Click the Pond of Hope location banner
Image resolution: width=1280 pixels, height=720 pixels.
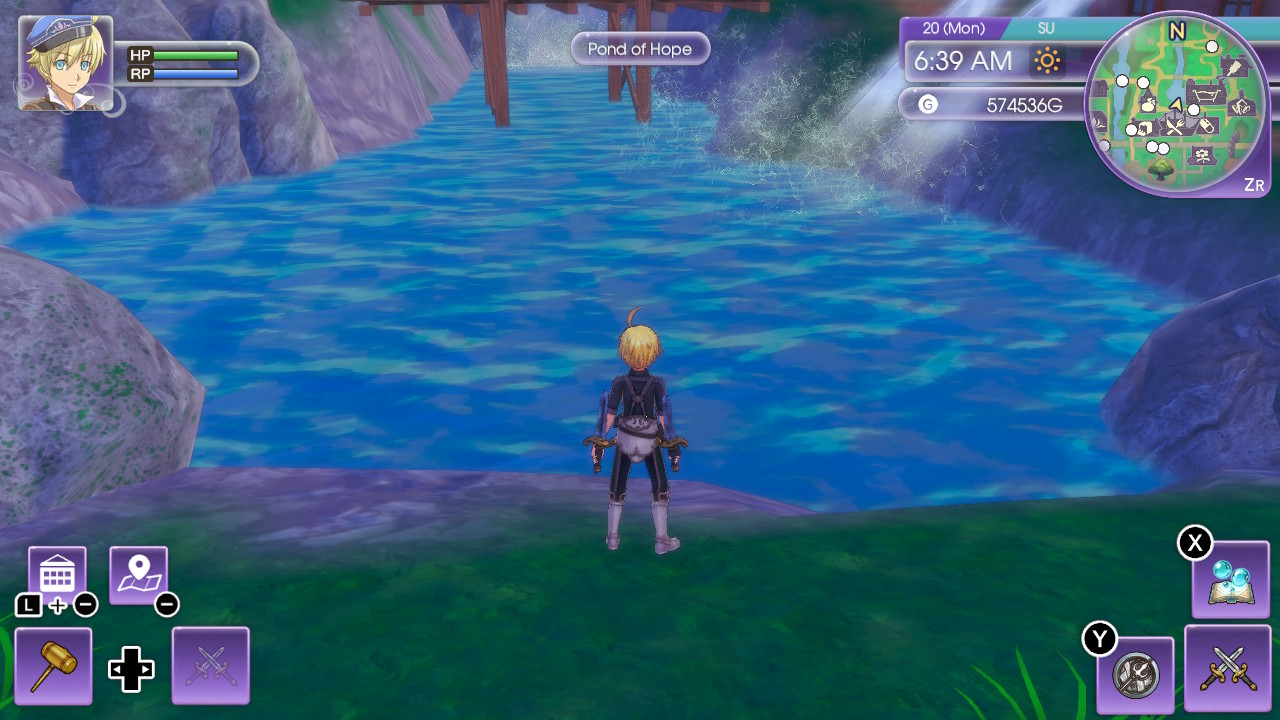pyautogui.click(x=640, y=47)
